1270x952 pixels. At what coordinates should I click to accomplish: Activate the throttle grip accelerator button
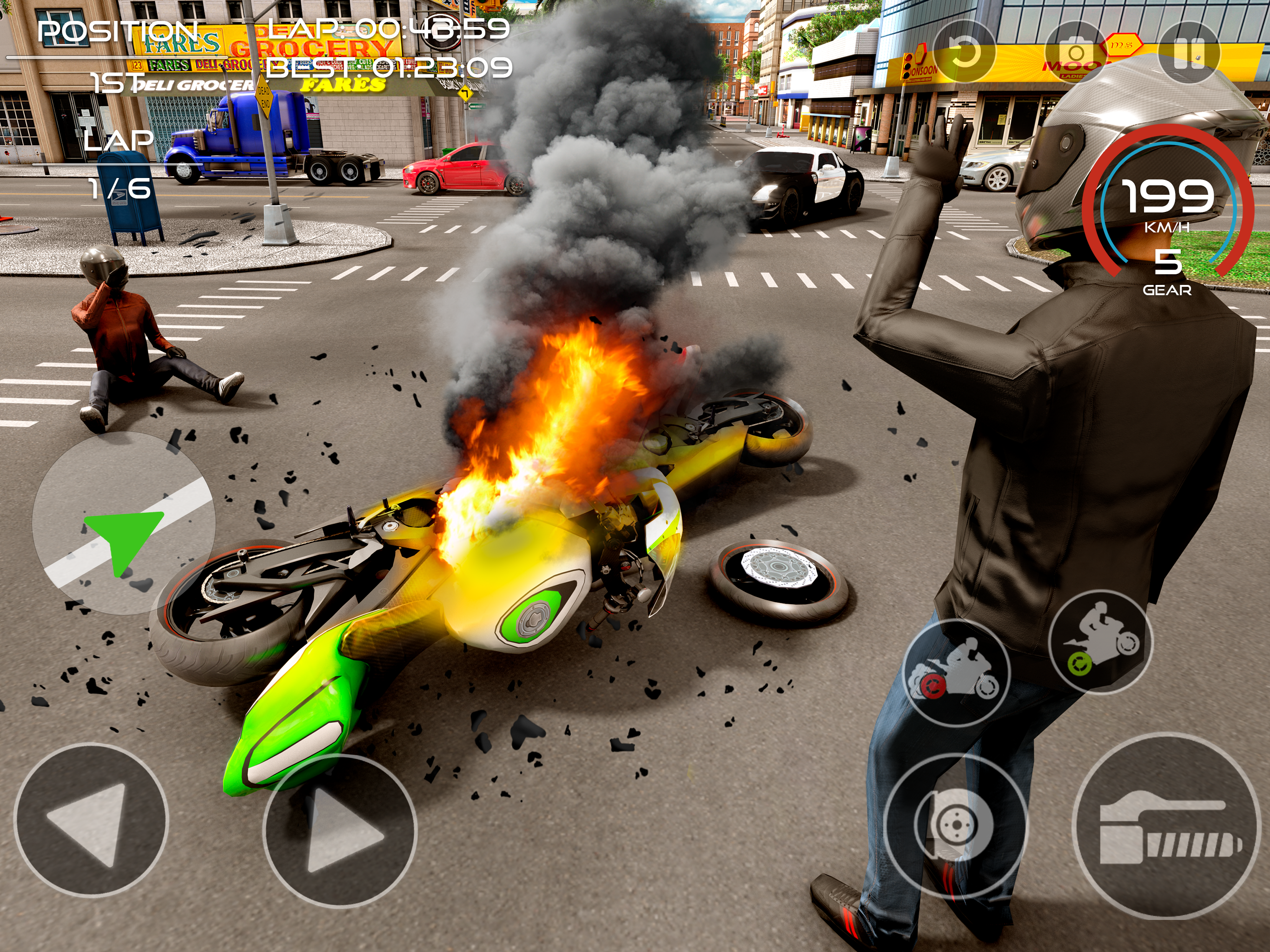[x=1165, y=826]
